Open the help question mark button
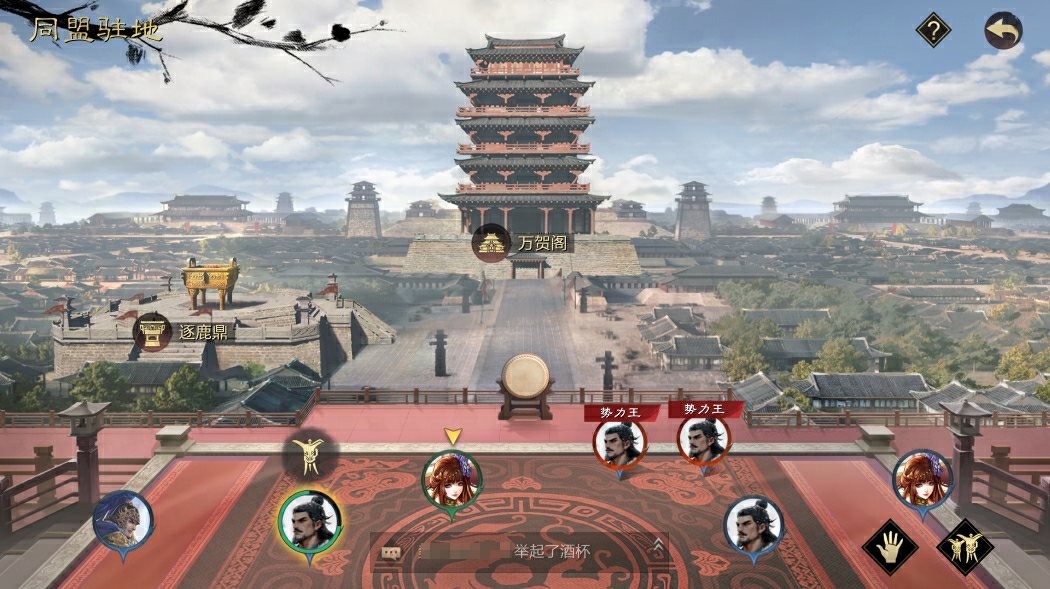 point(933,30)
